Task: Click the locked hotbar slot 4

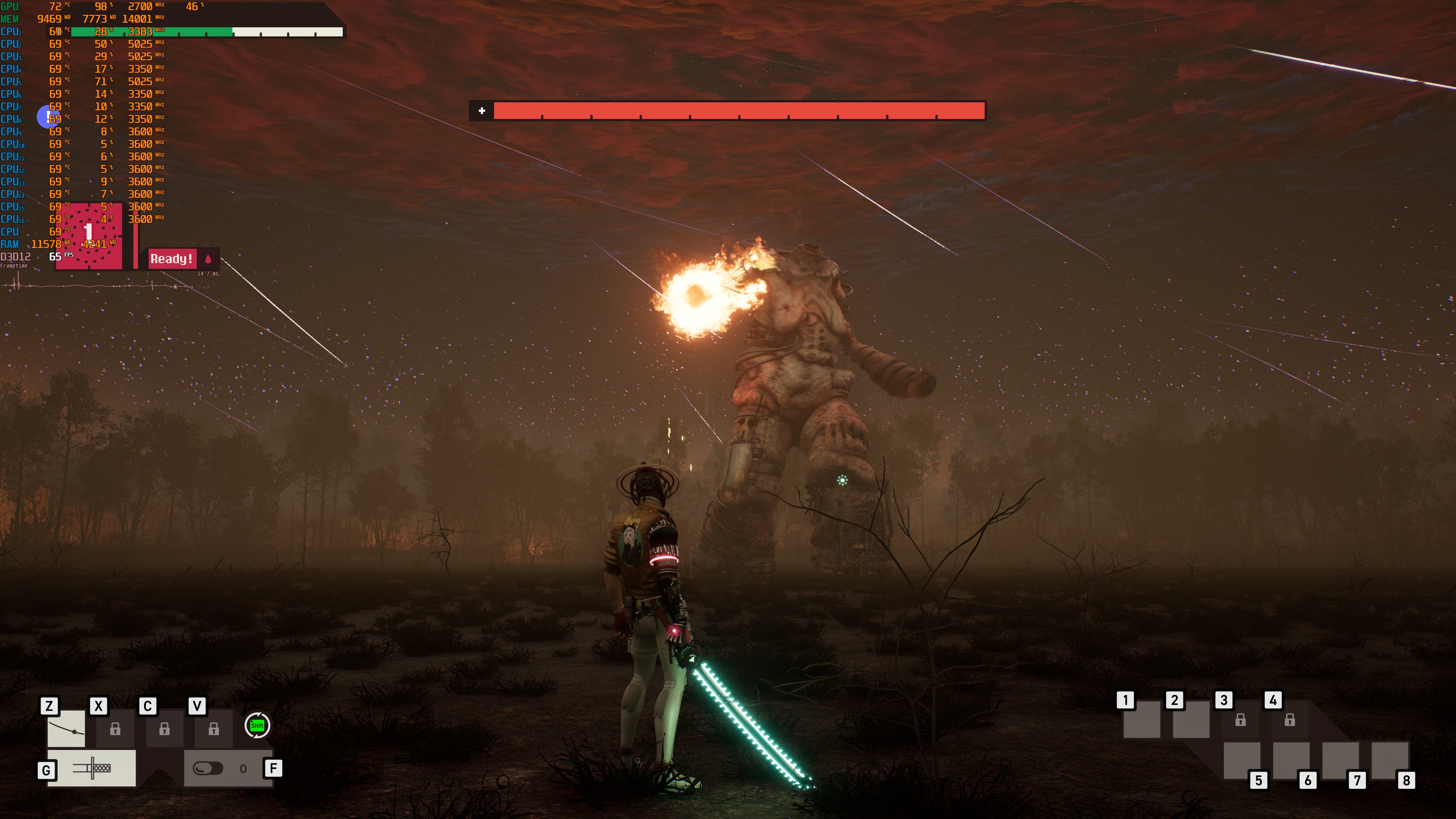Action: click(x=1289, y=720)
